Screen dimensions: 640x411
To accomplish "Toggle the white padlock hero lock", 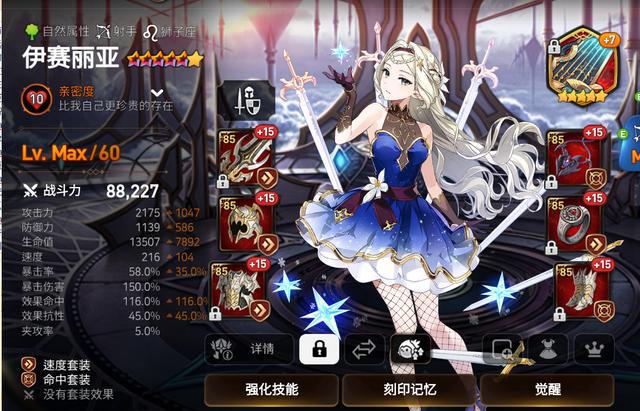I will (319, 349).
